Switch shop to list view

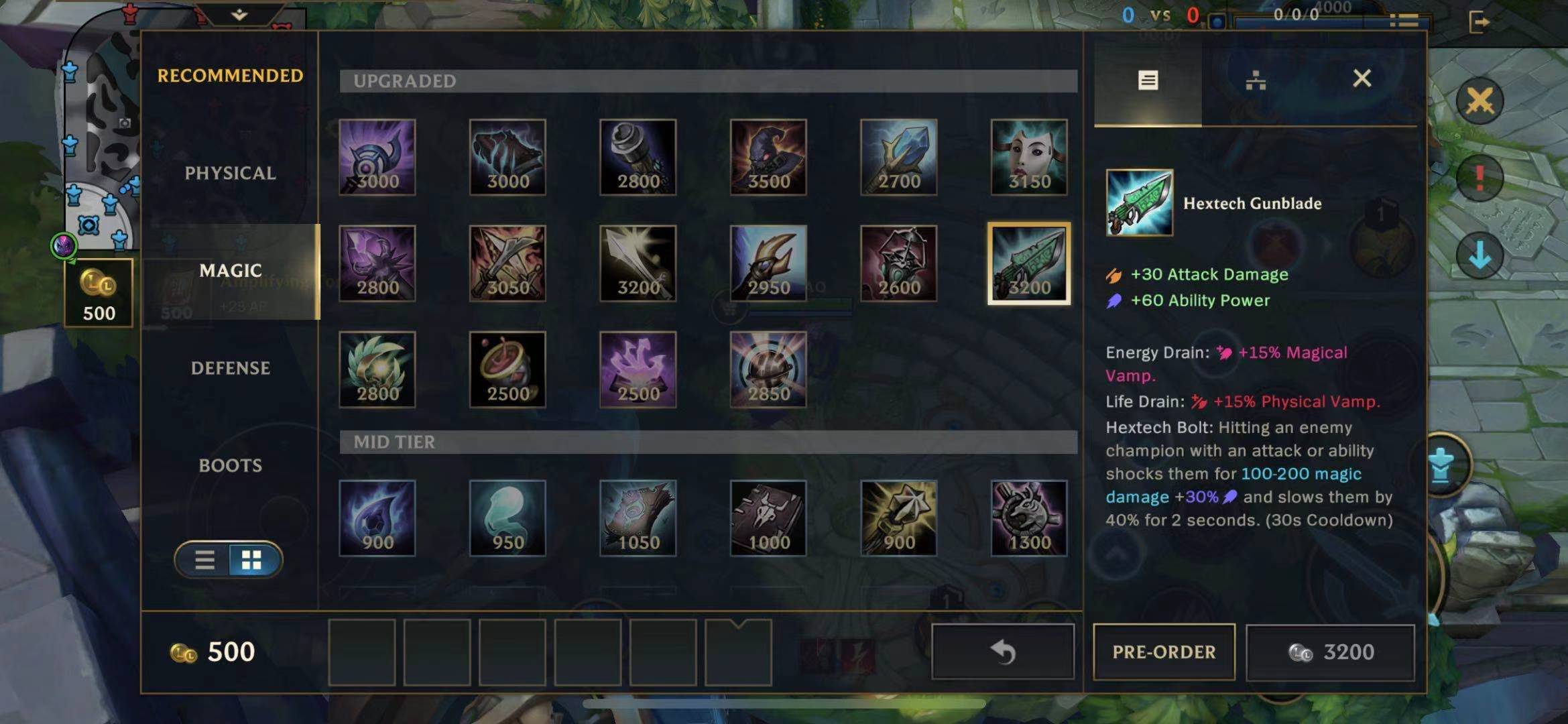204,560
